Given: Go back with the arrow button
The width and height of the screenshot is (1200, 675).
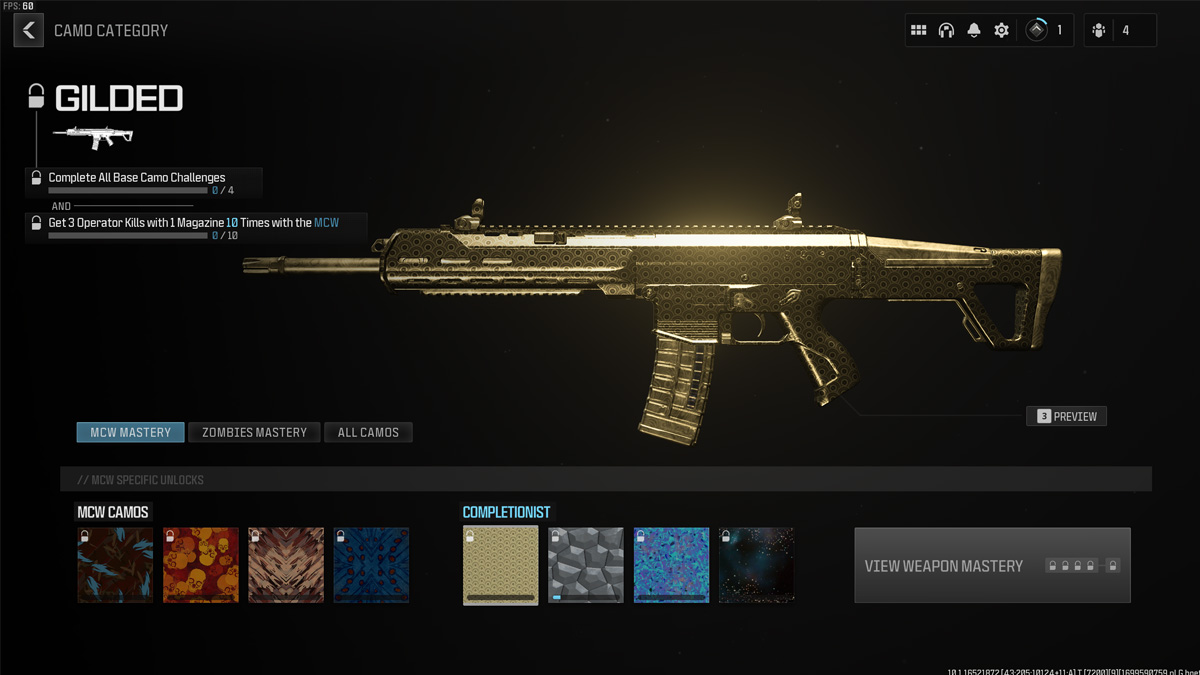Looking at the screenshot, I should [29, 31].
